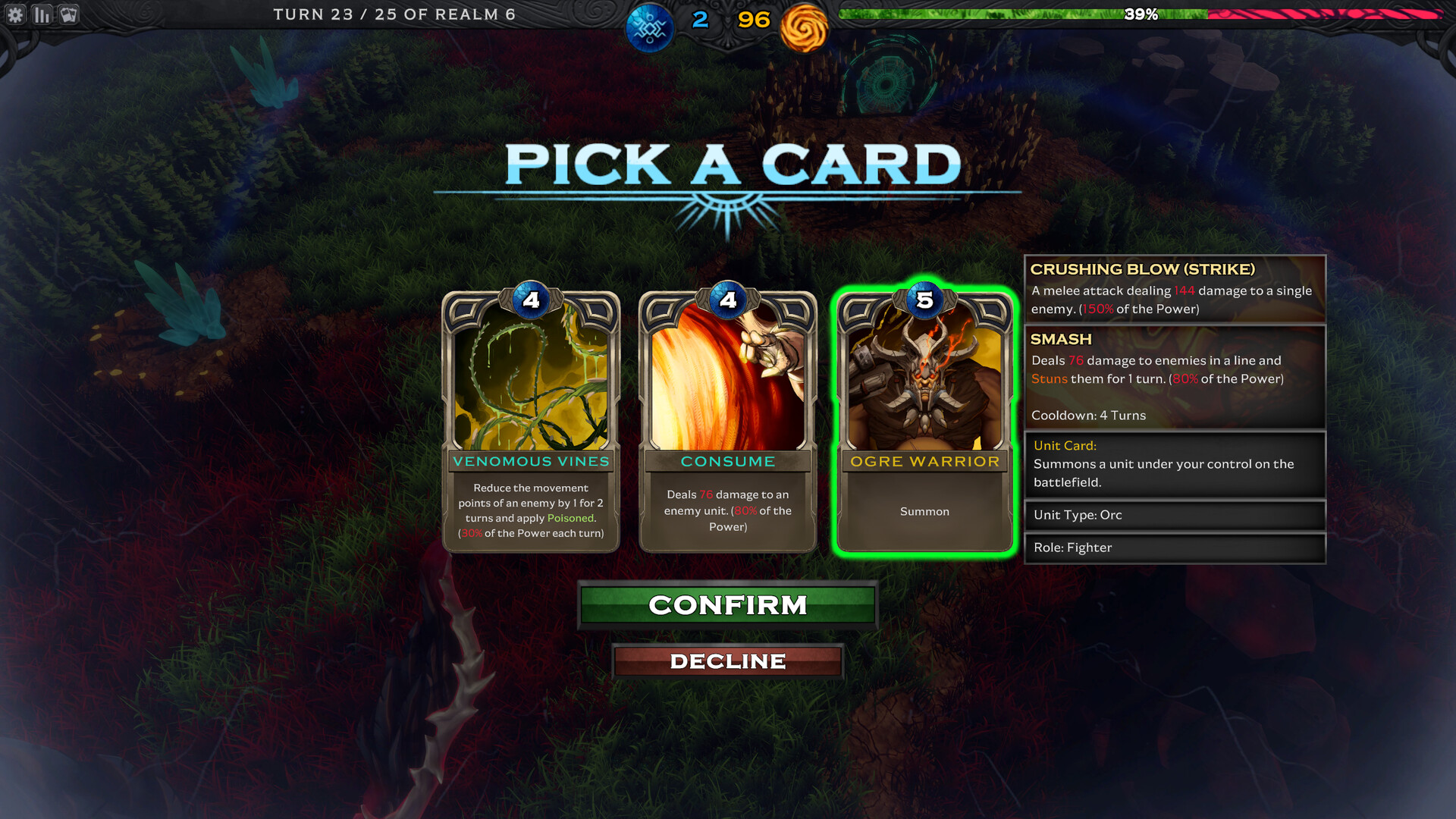Select the Unit Type: Orc entry

[x=1175, y=515]
